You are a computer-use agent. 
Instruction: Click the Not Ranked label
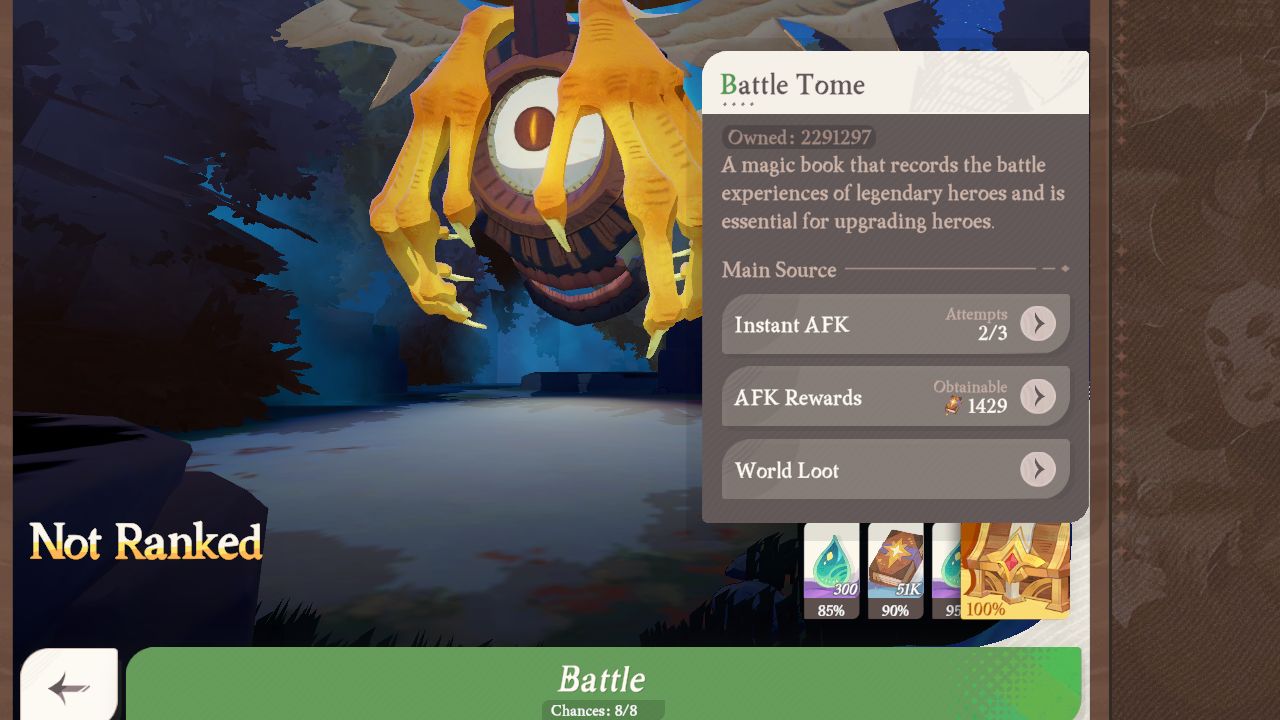146,543
